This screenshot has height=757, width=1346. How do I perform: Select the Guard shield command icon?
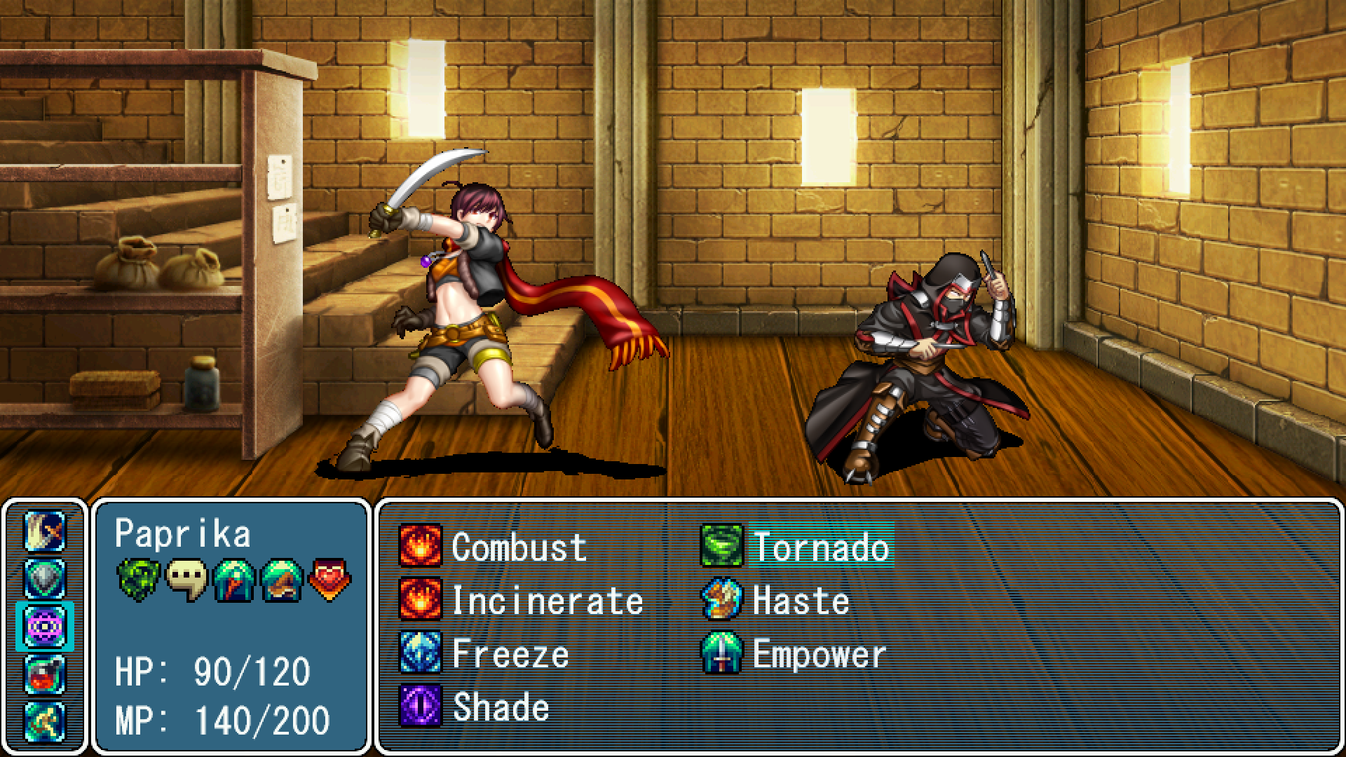(44, 577)
